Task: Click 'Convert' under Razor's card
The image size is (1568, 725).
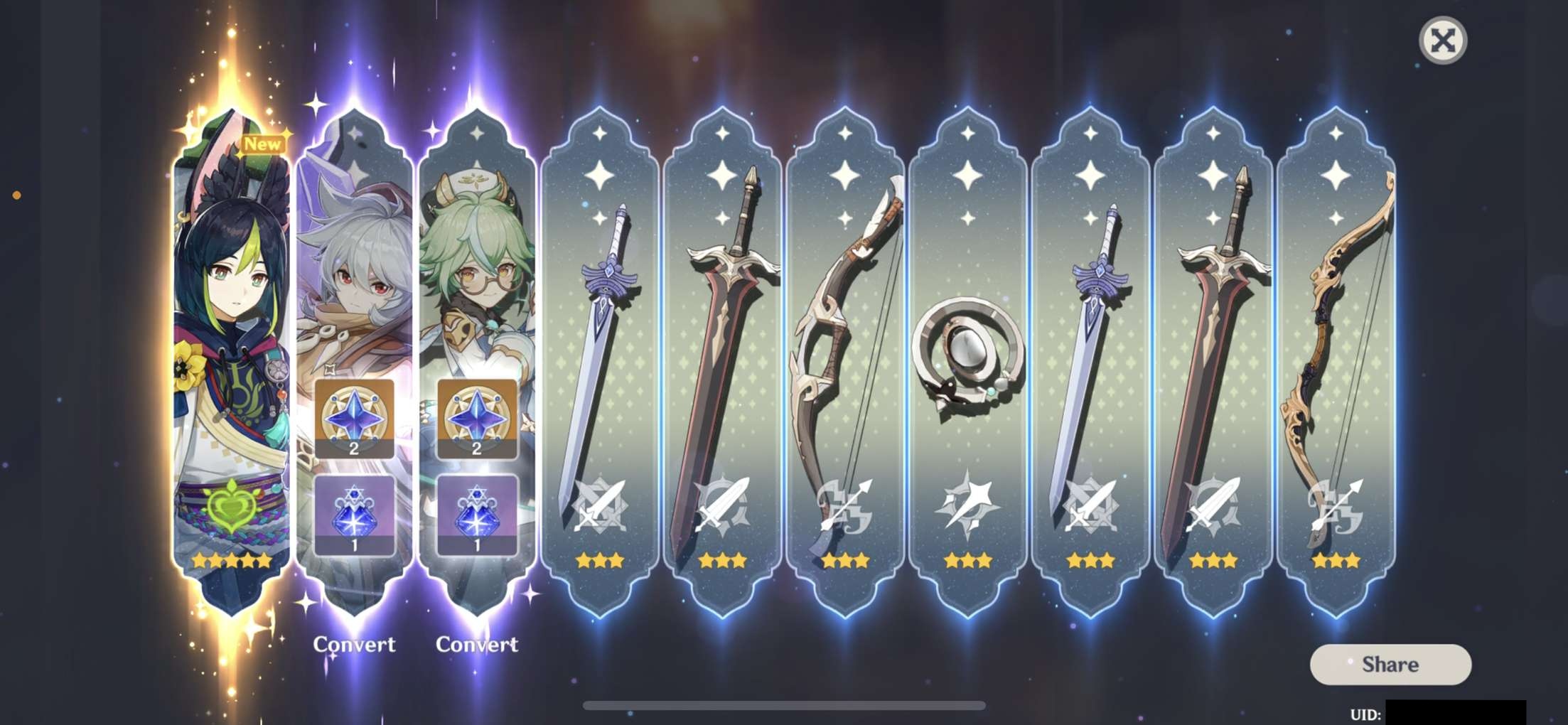Action: pyautogui.click(x=355, y=645)
